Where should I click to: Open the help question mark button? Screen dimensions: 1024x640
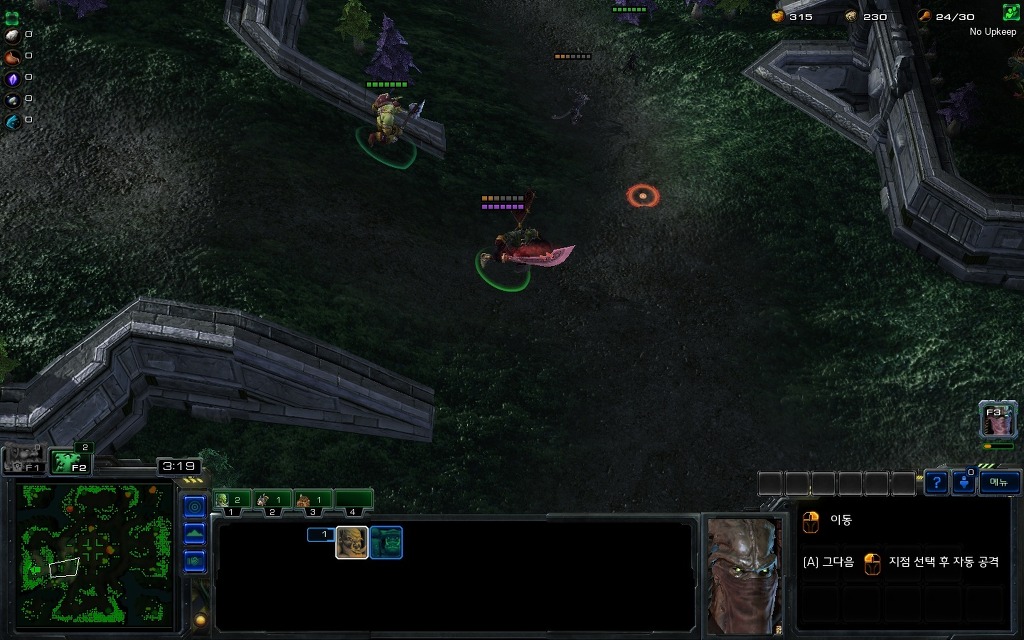(x=935, y=482)
